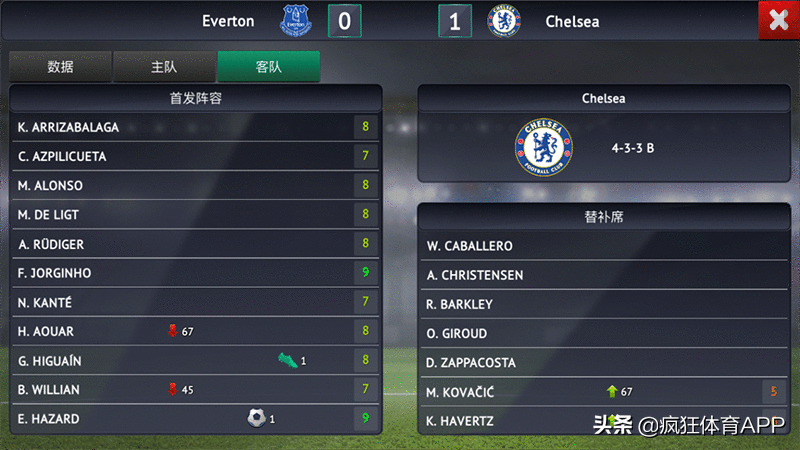Viewport: 800px width, 450px height.
Task: Switch to the 数据 tab
Action: 60,67
